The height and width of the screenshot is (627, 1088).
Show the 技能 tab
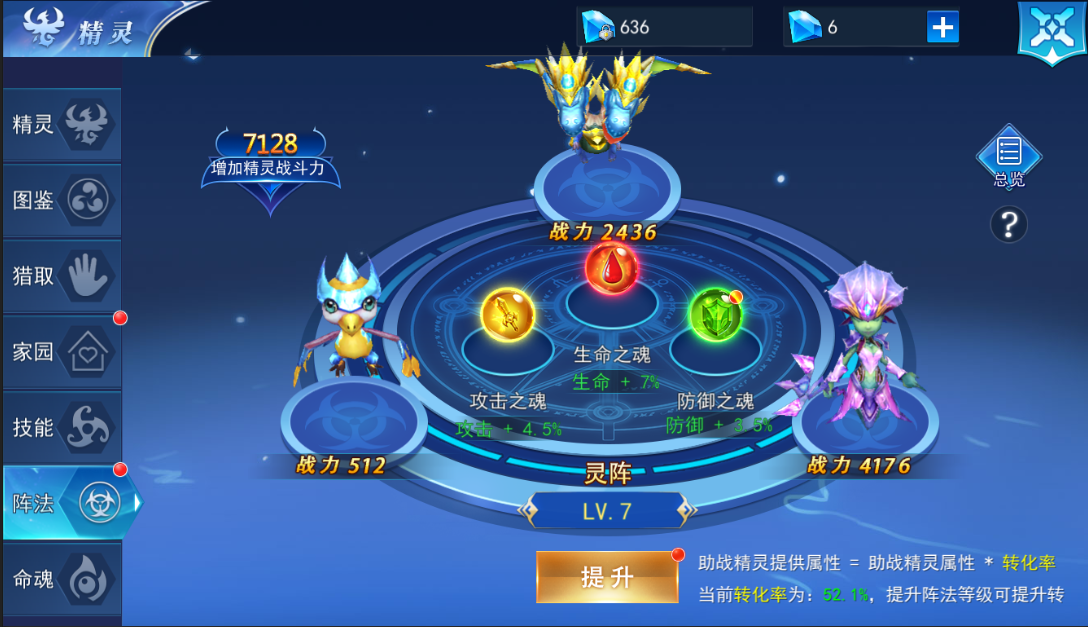coord(62,428)
